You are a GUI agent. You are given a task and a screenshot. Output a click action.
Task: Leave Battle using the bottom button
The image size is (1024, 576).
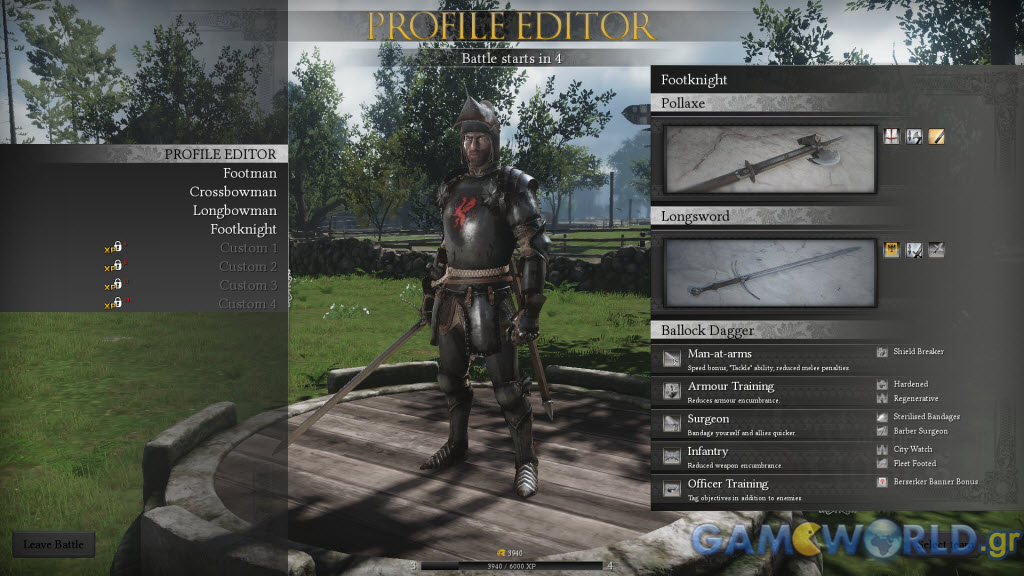[54, 545]
